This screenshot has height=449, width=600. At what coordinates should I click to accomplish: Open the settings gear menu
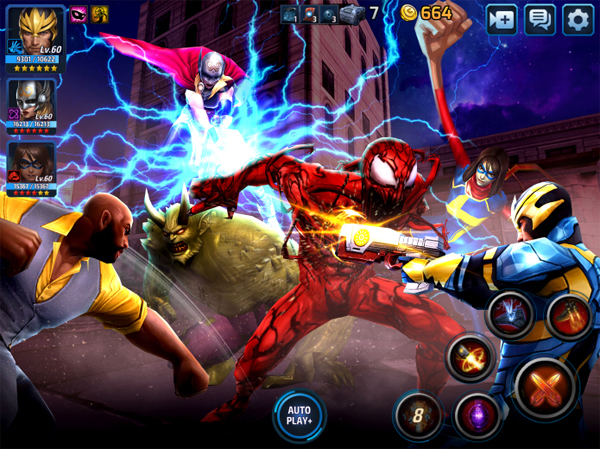pyautogui.click(x=578, y=19)
